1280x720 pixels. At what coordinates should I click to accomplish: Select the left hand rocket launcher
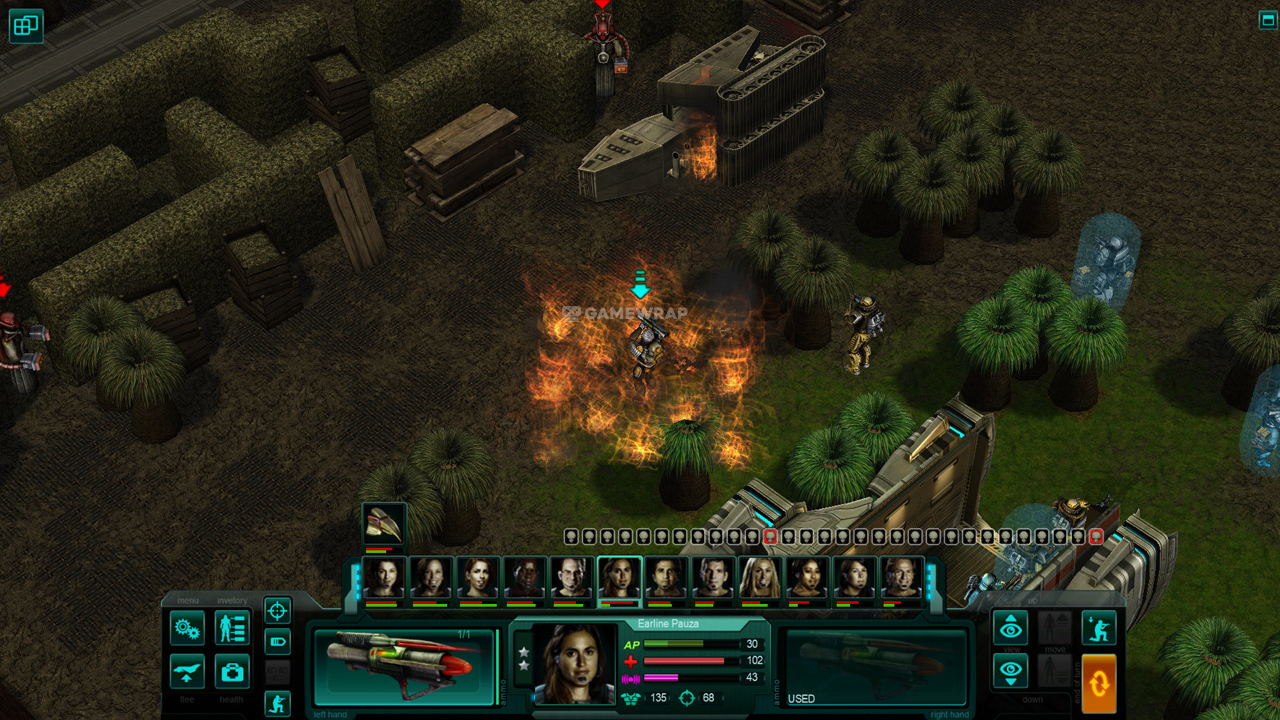[404, 667]
